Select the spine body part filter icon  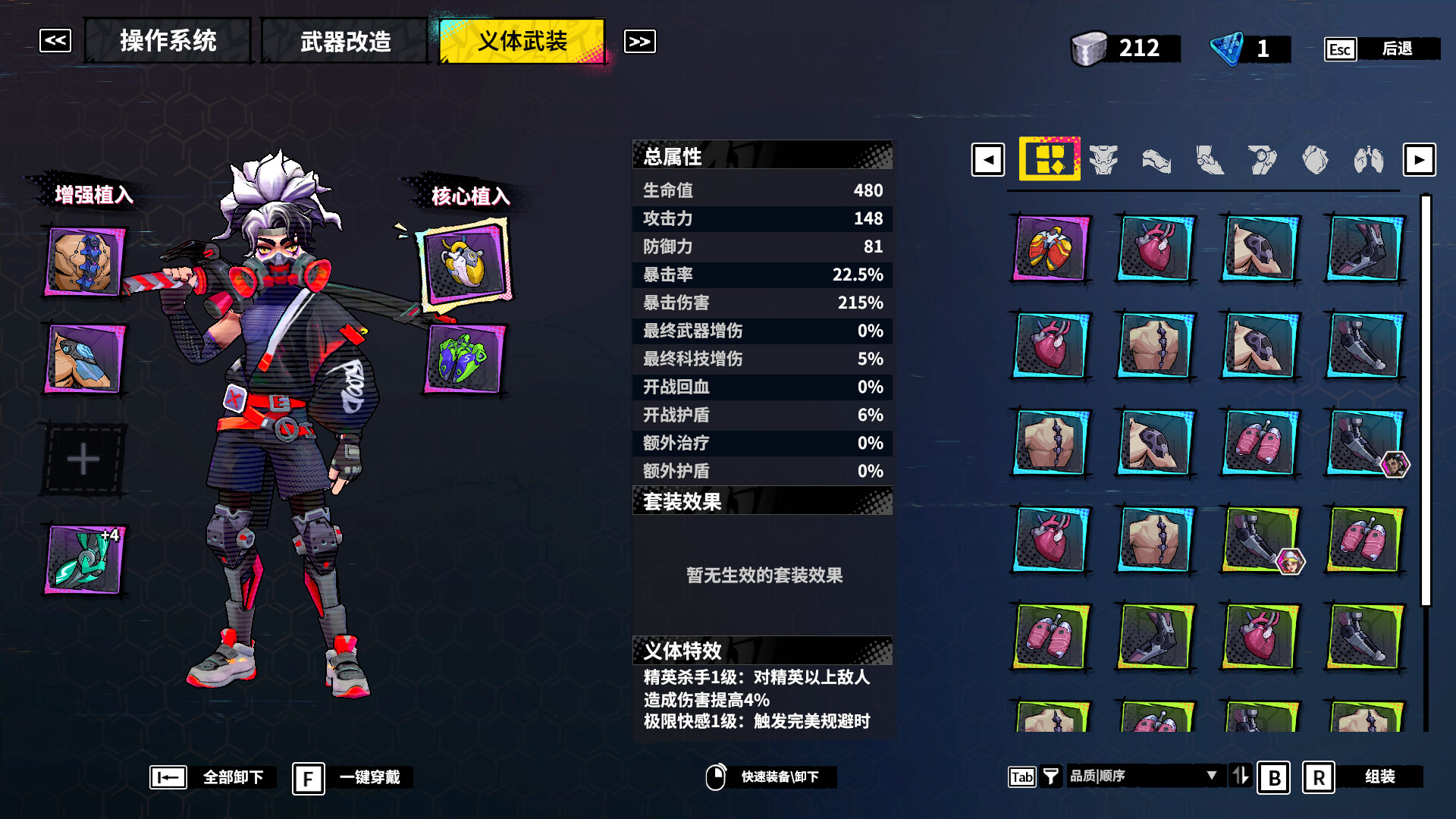pyautogui.click(x=1104, y=160)
